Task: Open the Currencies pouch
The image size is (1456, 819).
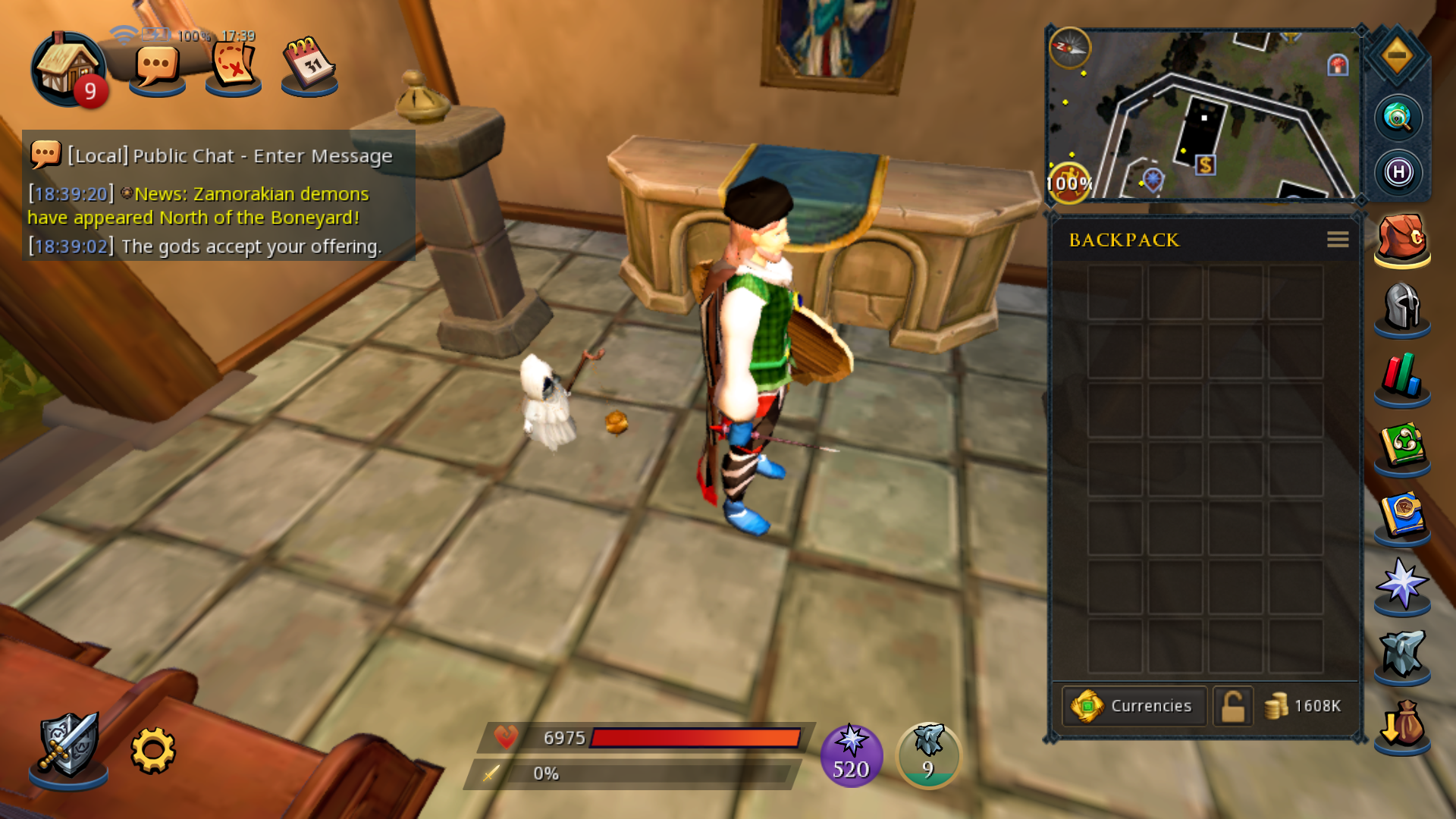Action: click(x=1134, y=706)
